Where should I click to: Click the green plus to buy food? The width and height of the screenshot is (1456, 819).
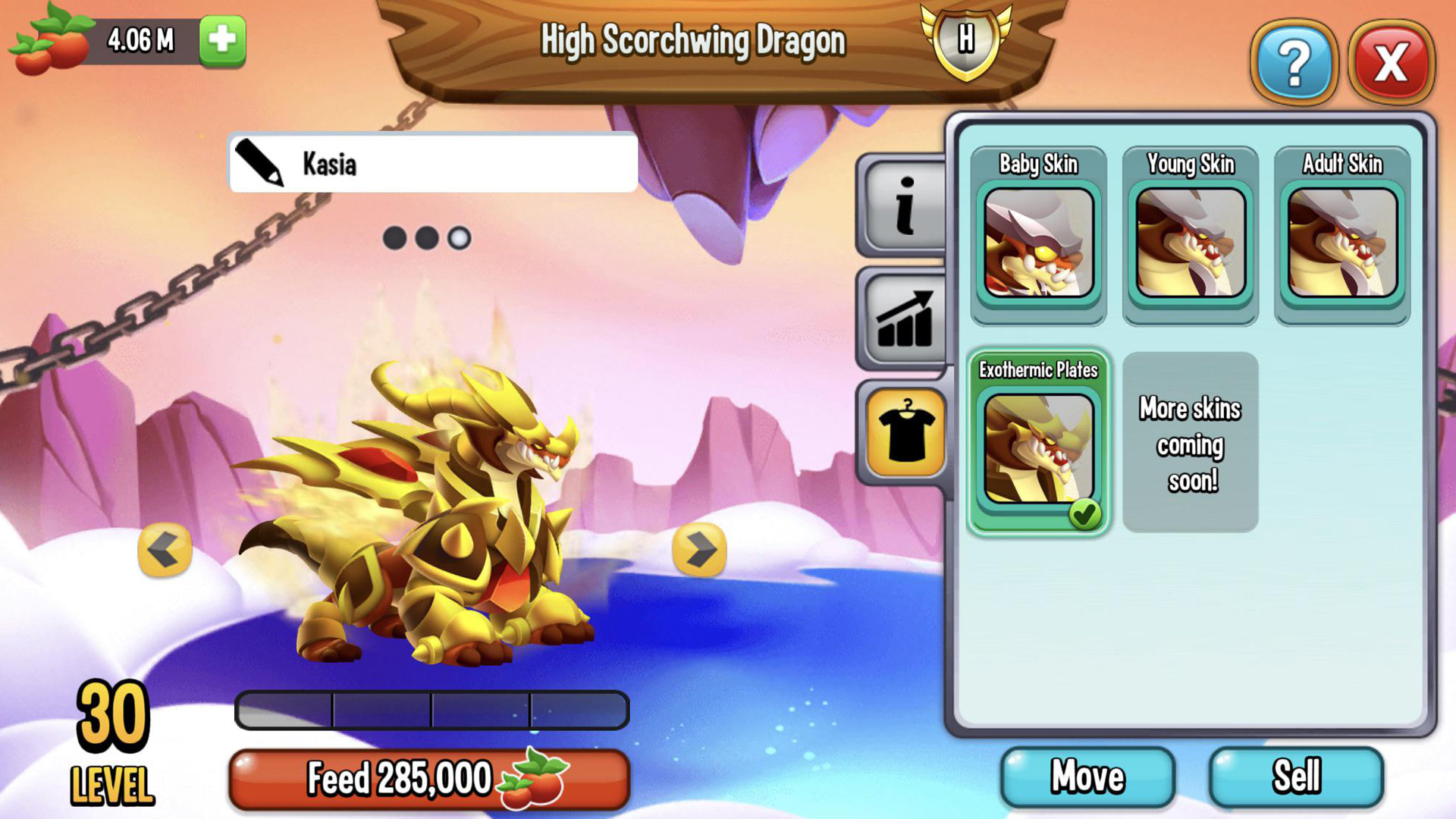[x=221, y=39]
